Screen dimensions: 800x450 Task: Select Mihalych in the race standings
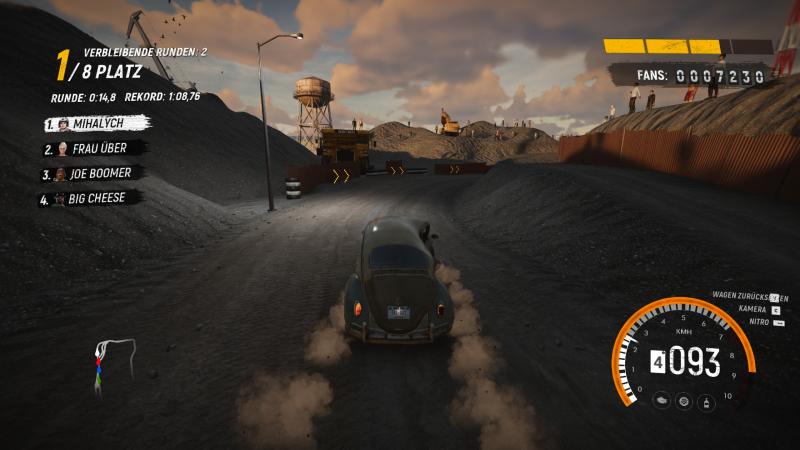click(x=96, y=124)
